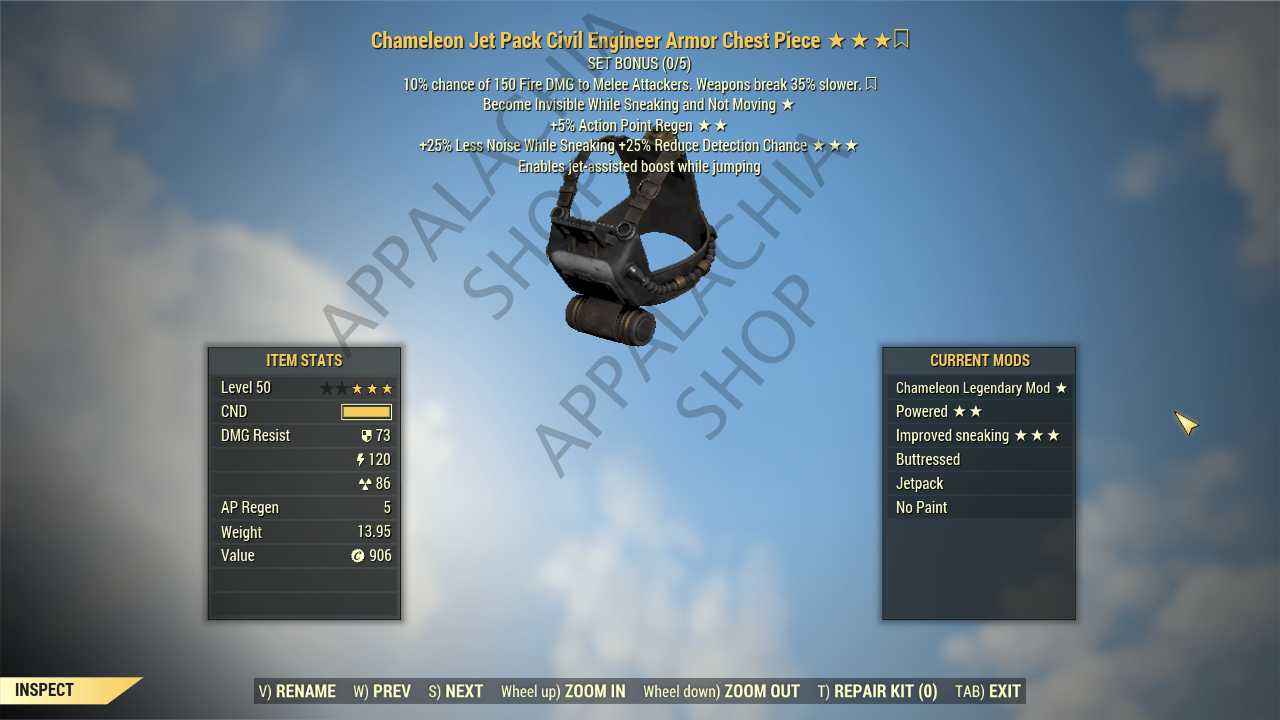Highlight the Jetpack mod row

pos(979,484)
